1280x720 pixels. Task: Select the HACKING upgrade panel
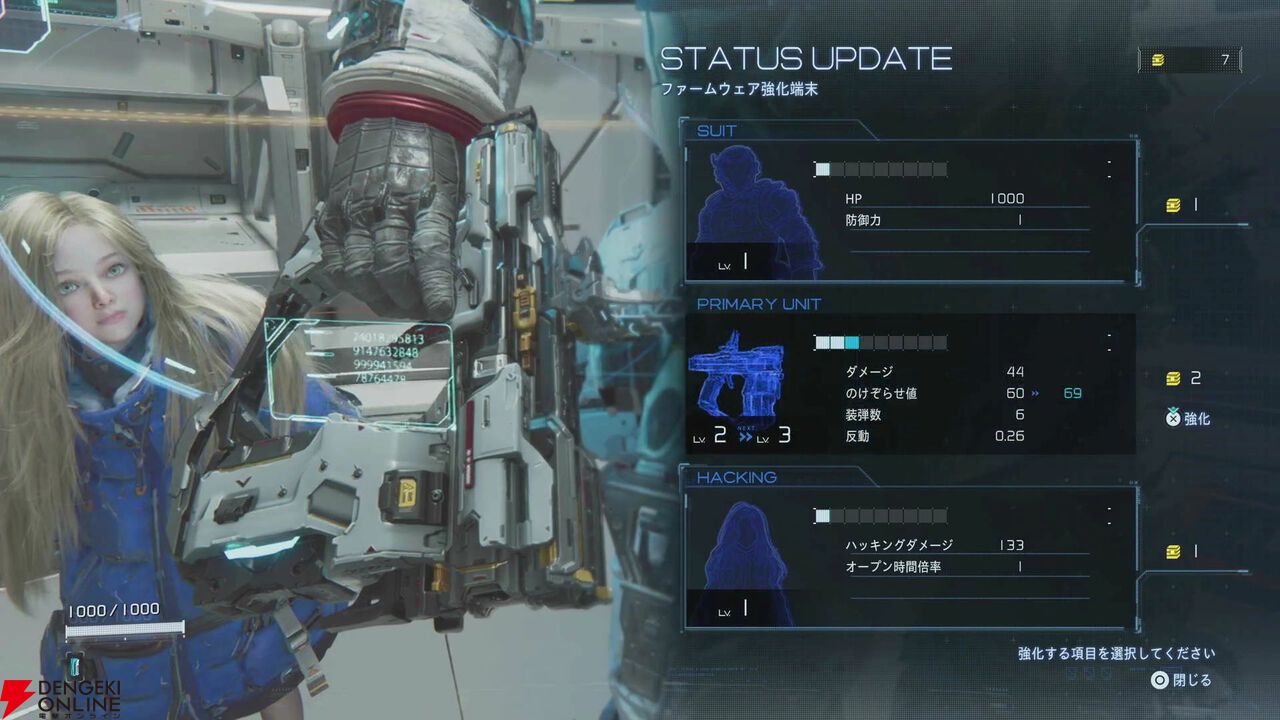pyautogui.click(x=910, y=558)
